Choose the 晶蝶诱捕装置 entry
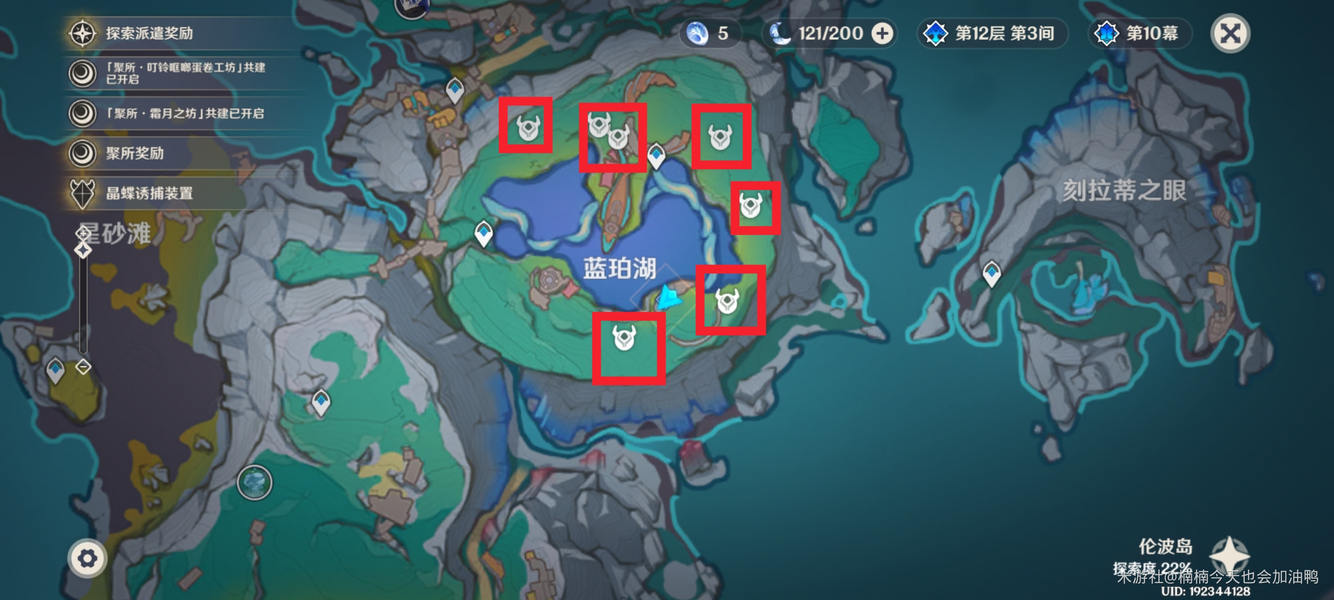Image resolution: width=1334 pixels, height=600 pixels. coord(150,193)
